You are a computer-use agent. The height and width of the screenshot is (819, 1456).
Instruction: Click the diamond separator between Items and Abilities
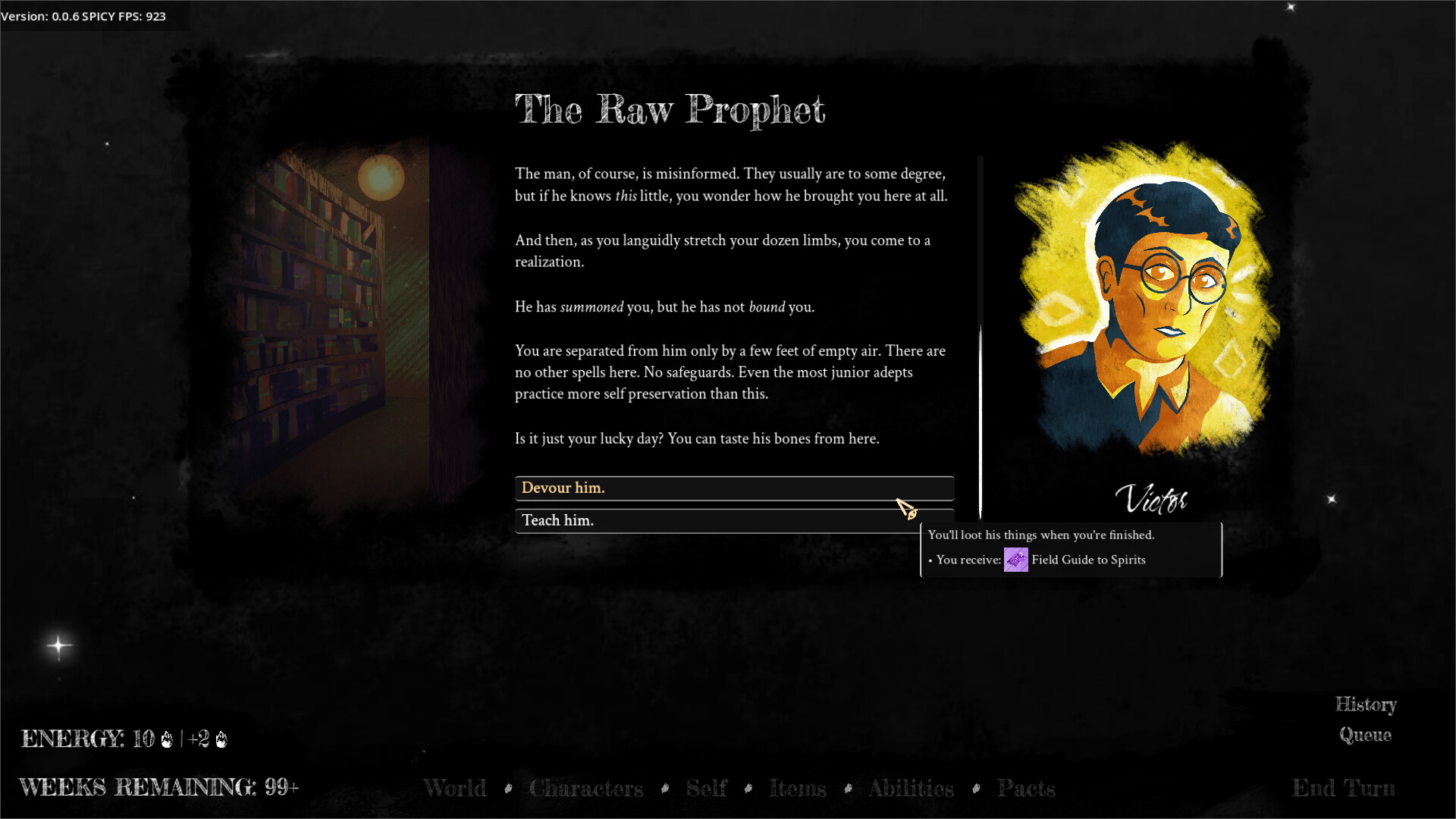pos(847,789)
